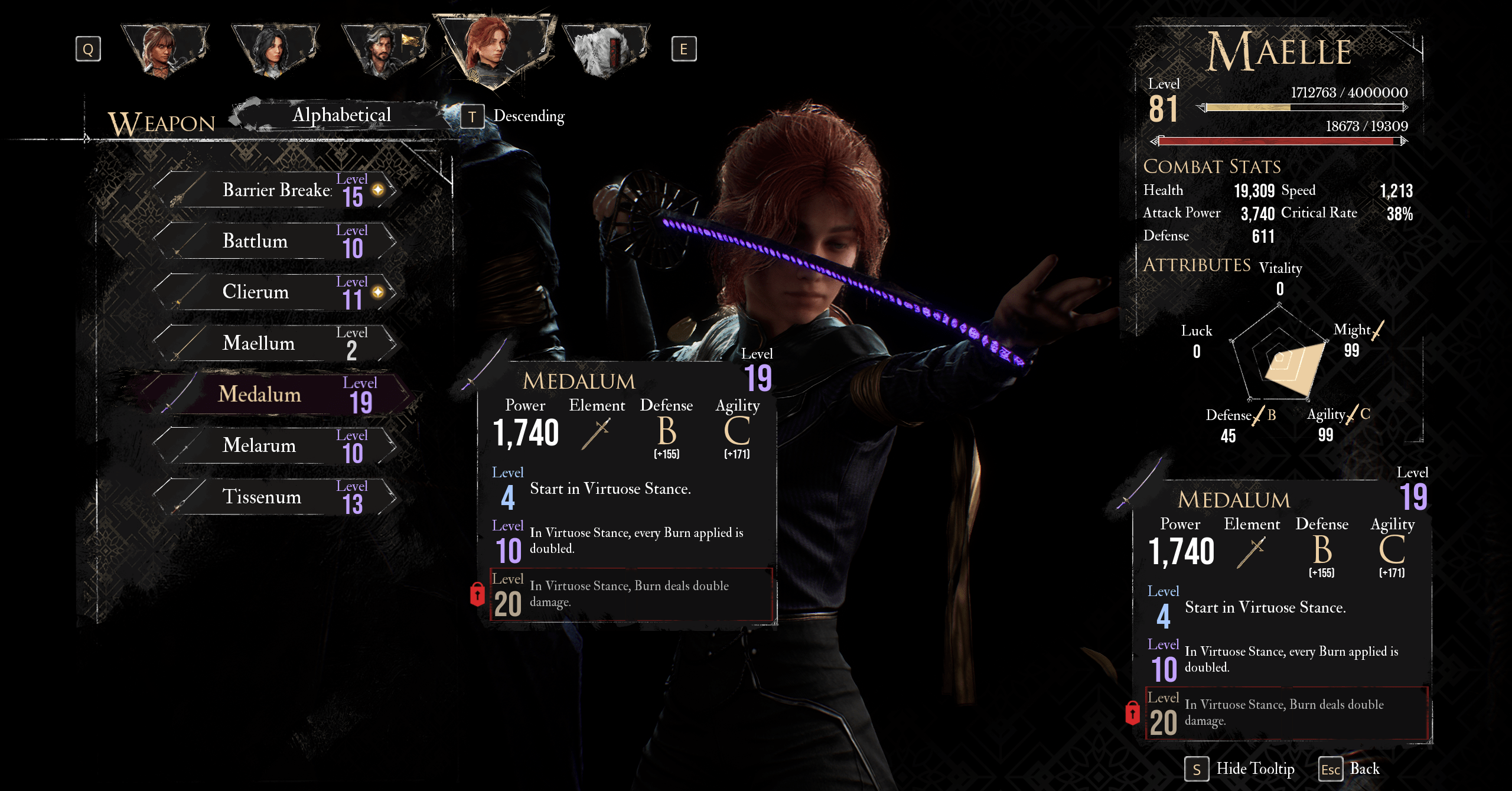Change the Alphabetical sort order
1512x791 pixels.
coord(341,115)
